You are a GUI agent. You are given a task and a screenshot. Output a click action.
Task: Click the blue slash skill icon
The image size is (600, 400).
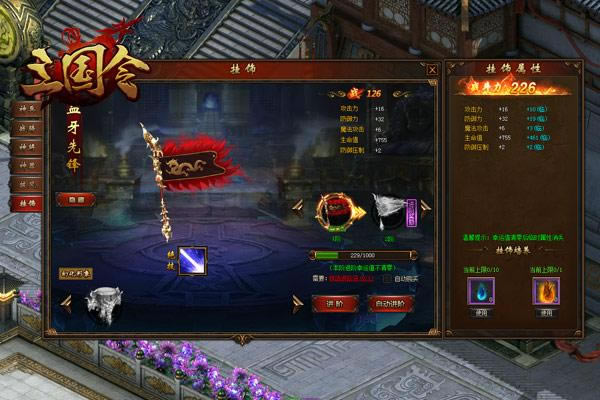click(x=192, y=260)
